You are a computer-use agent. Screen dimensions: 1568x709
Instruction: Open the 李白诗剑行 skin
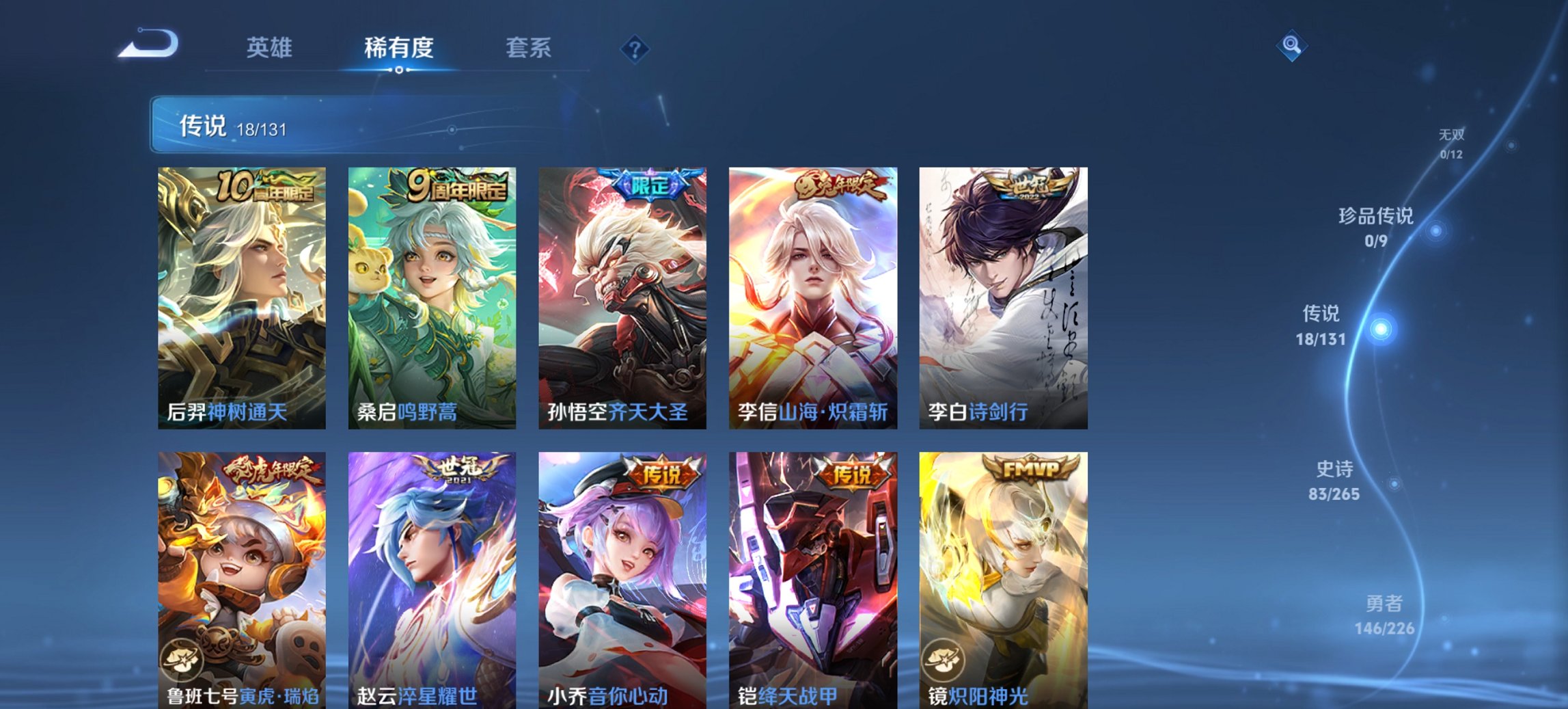[1002, 294]
